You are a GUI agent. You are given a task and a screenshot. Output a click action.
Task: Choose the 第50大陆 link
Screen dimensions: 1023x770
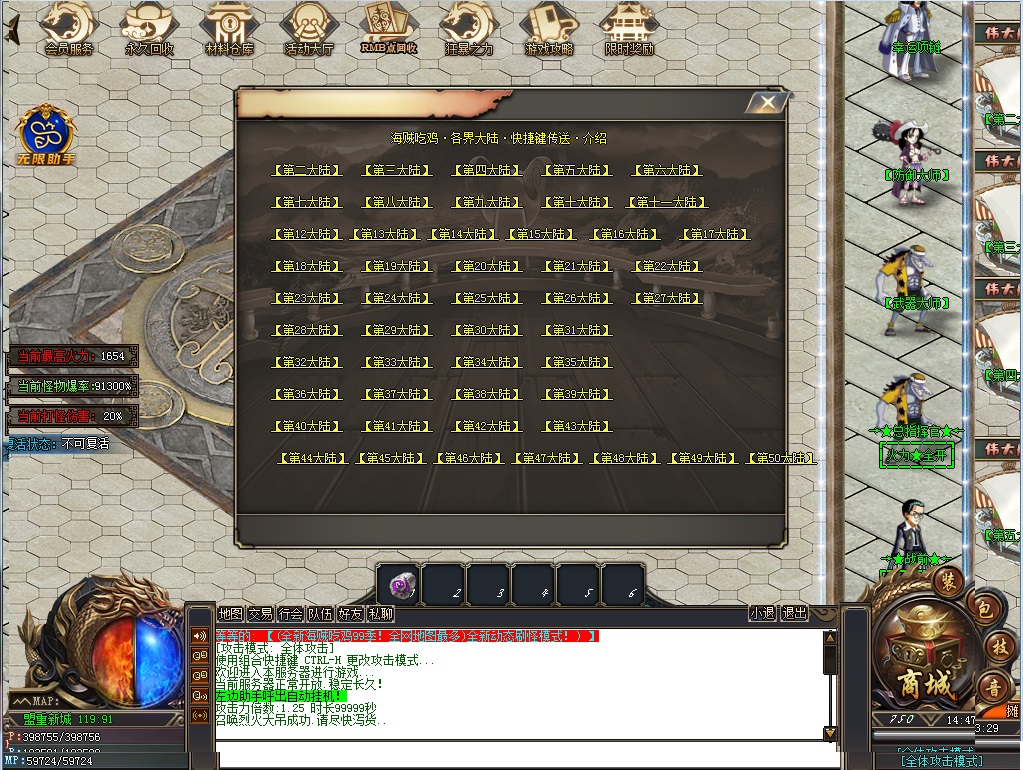pyautogui.click(x=782, y=459)
